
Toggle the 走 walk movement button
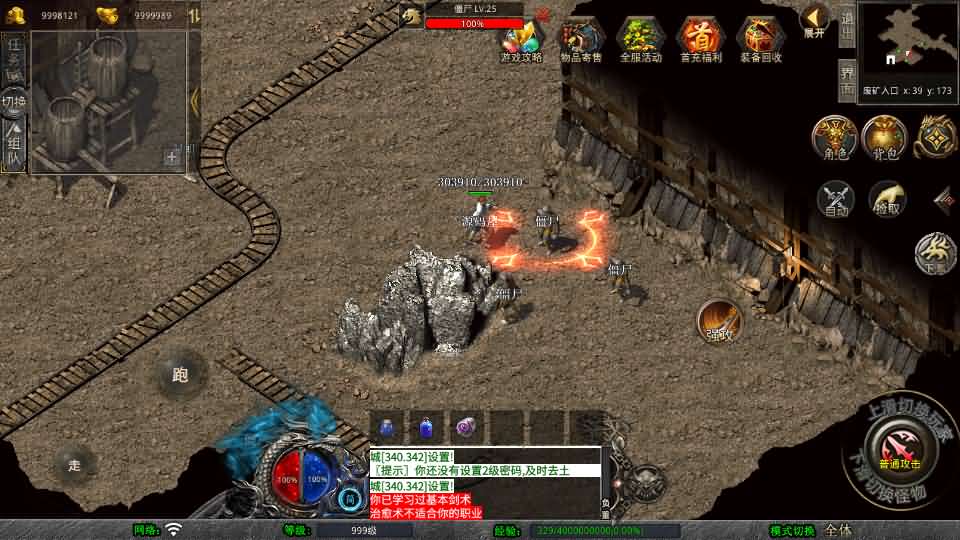click(74, 465)
